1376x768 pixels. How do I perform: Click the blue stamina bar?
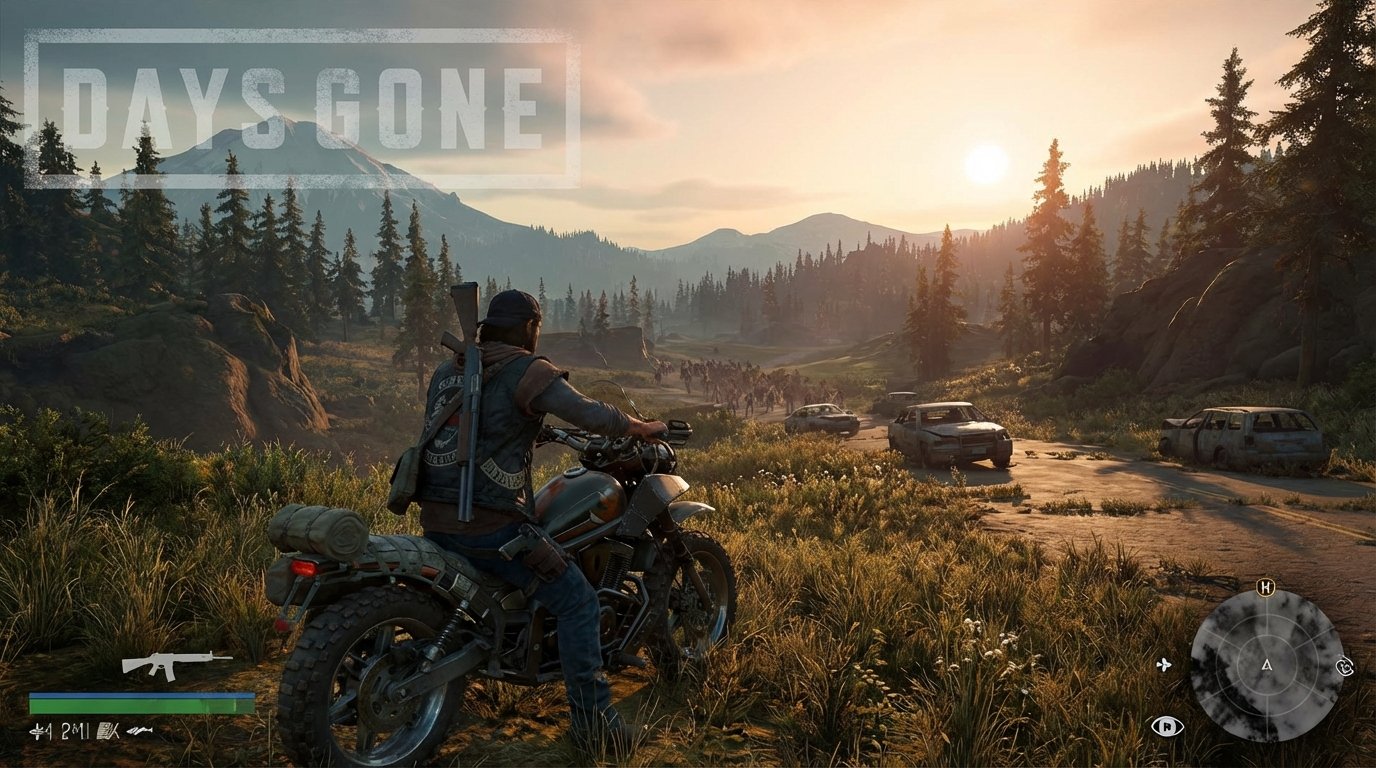click(x=142, y=695)
